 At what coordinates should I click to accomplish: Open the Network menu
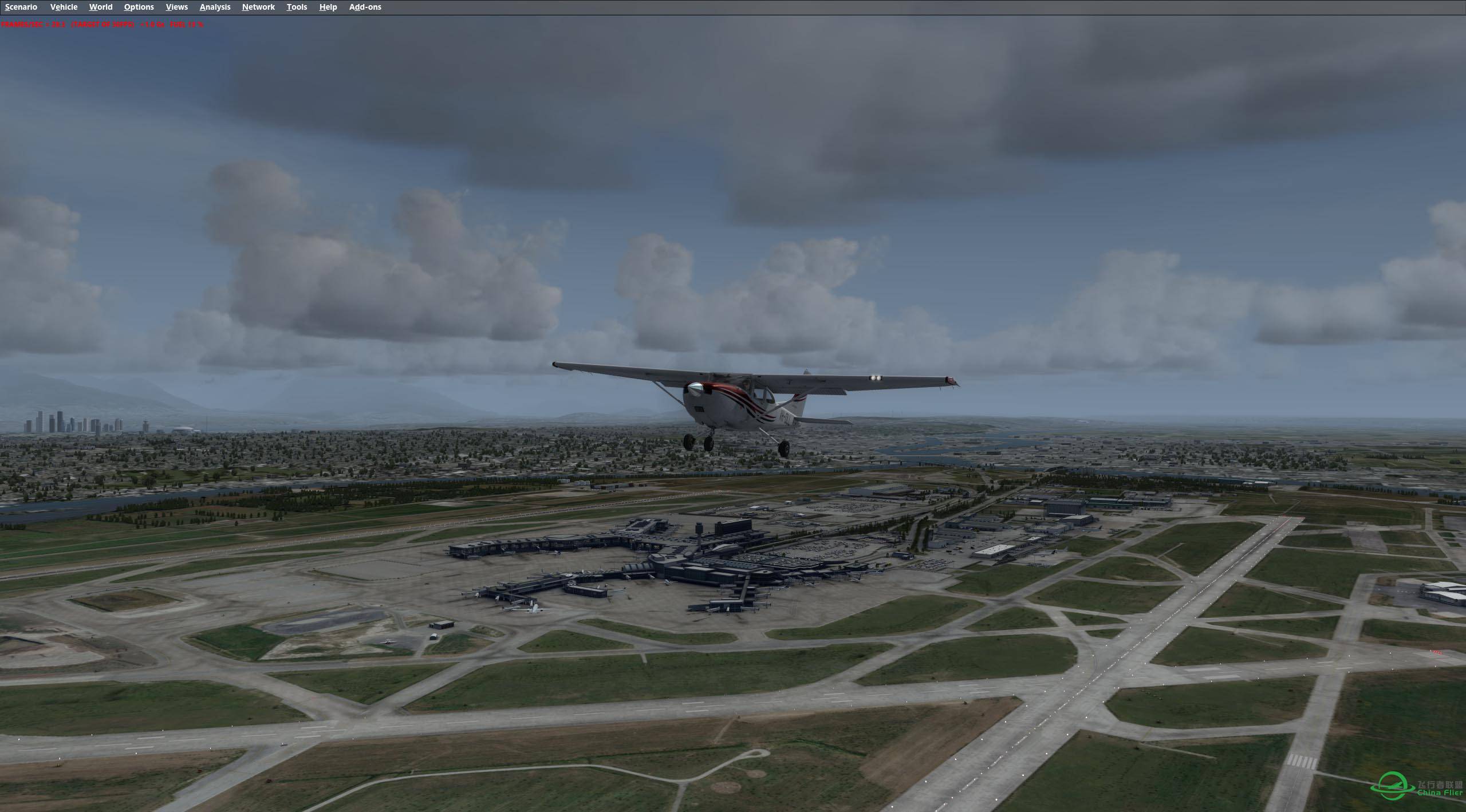click(x=258, y=7)
